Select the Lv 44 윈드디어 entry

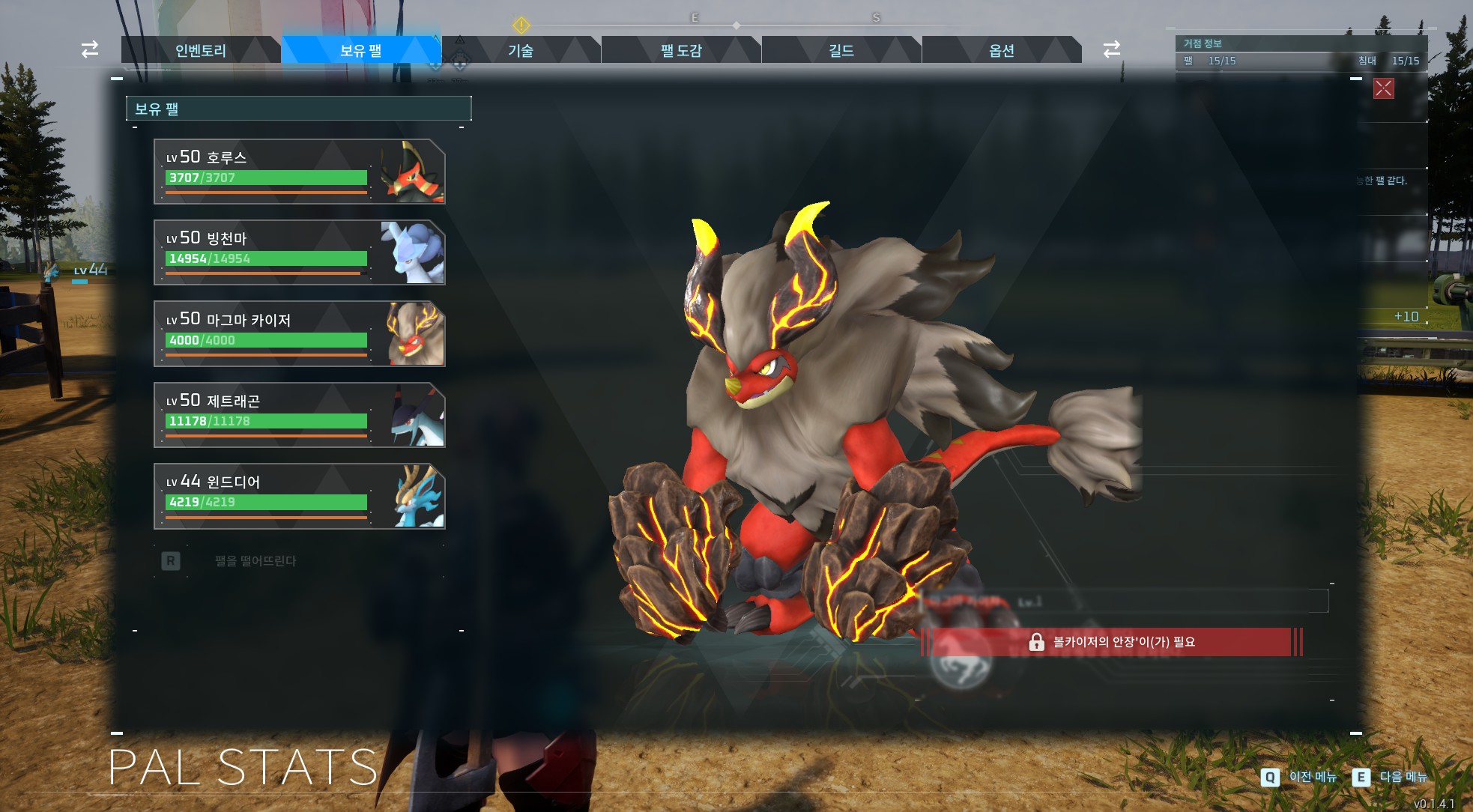coord(299,496)
